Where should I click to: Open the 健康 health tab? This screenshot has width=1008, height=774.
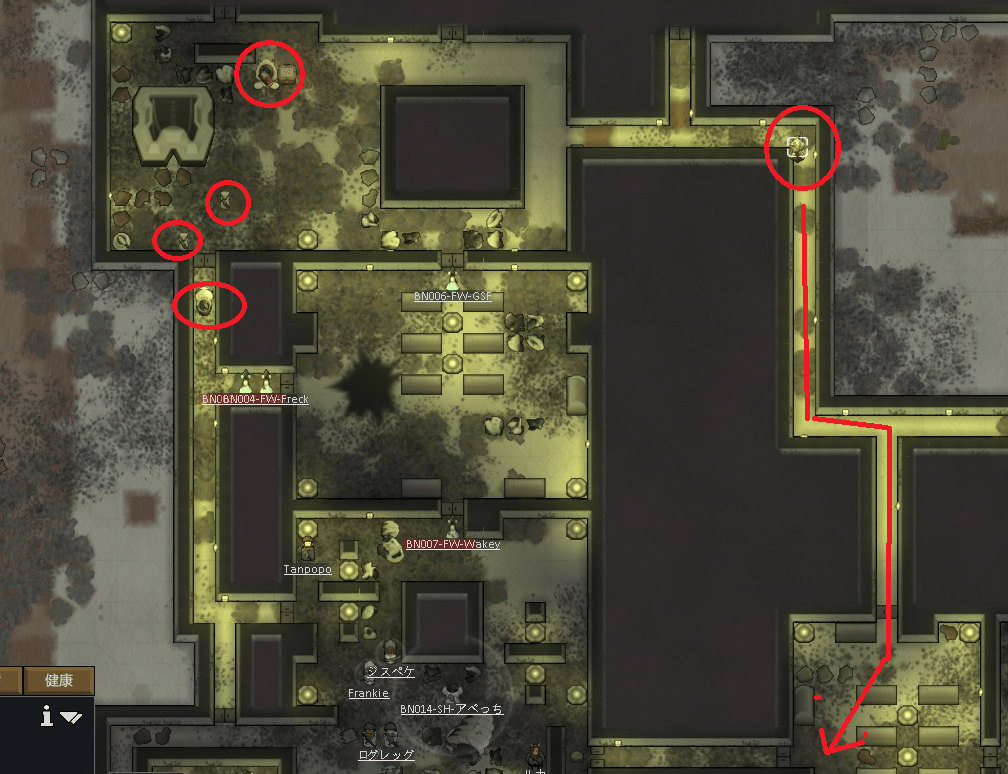(59, 681)
